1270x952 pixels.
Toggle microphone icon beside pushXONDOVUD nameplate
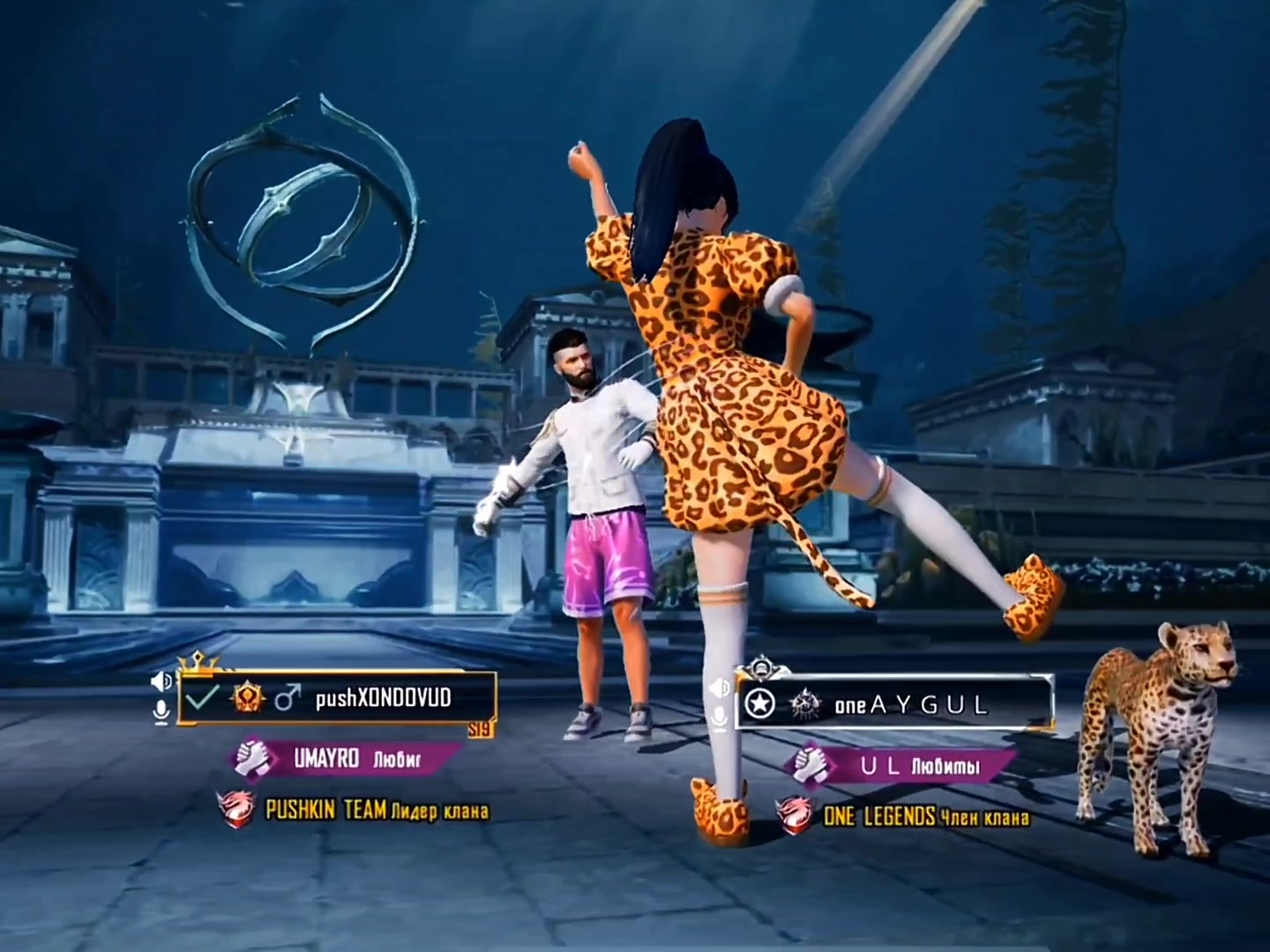coord(161,712)
